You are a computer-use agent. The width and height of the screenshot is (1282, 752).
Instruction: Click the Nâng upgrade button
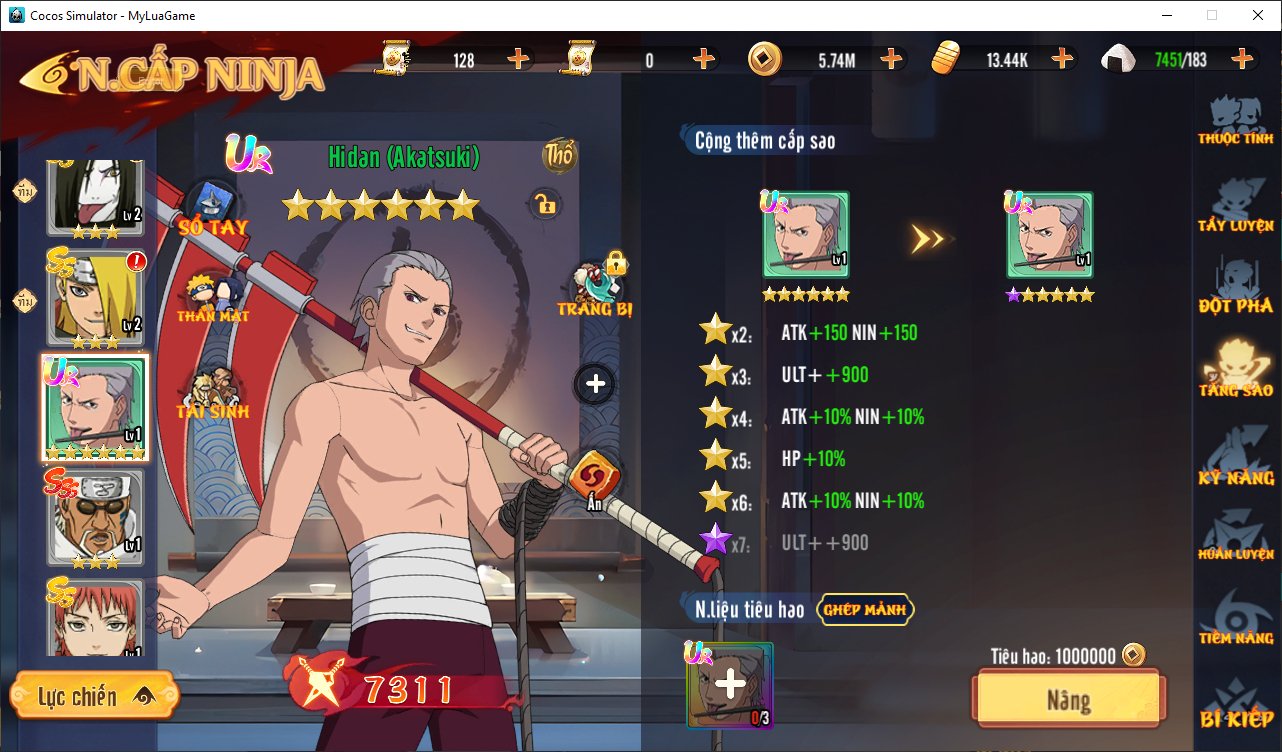[1068, 699]
